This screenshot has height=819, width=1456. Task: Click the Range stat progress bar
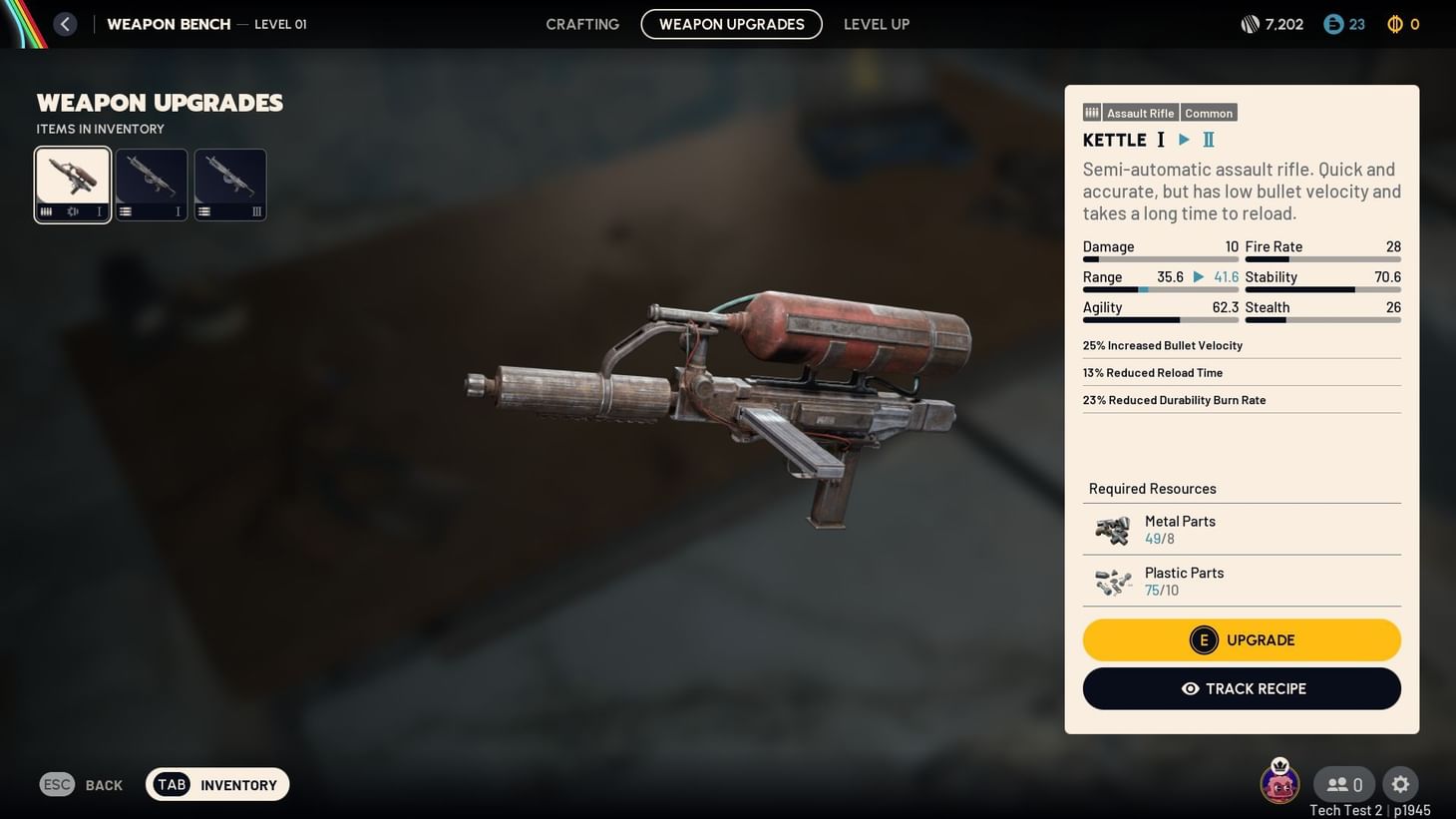point(1160,289)
